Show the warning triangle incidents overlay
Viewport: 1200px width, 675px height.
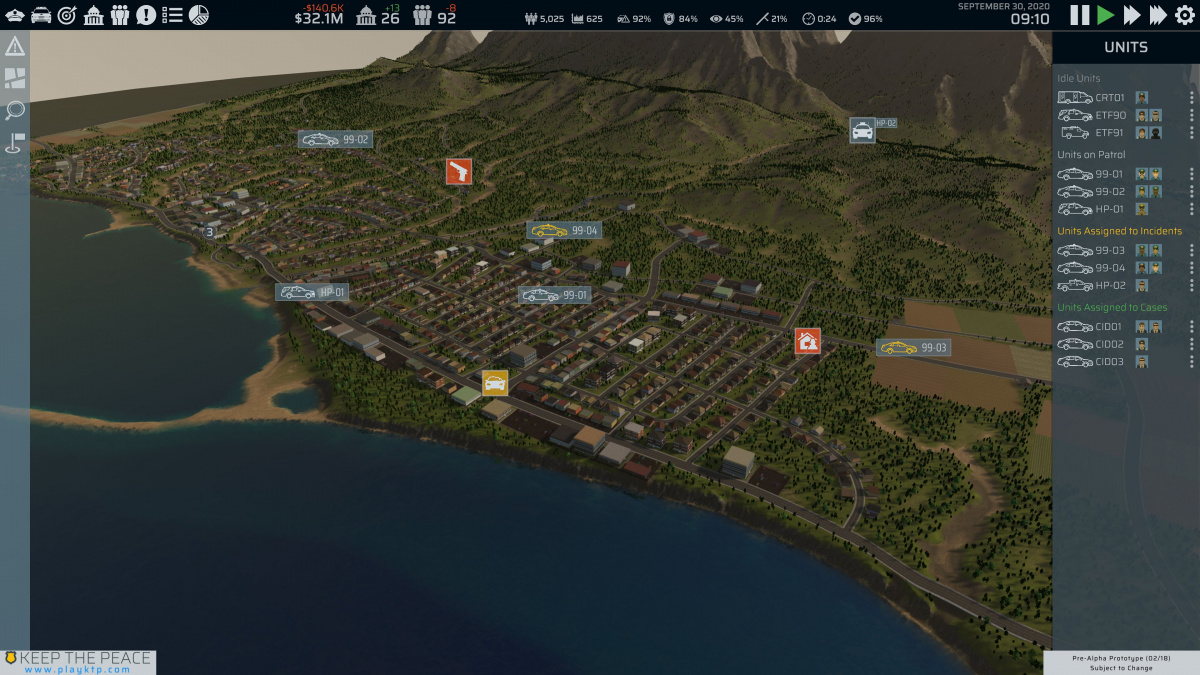(x=15, y=47)
